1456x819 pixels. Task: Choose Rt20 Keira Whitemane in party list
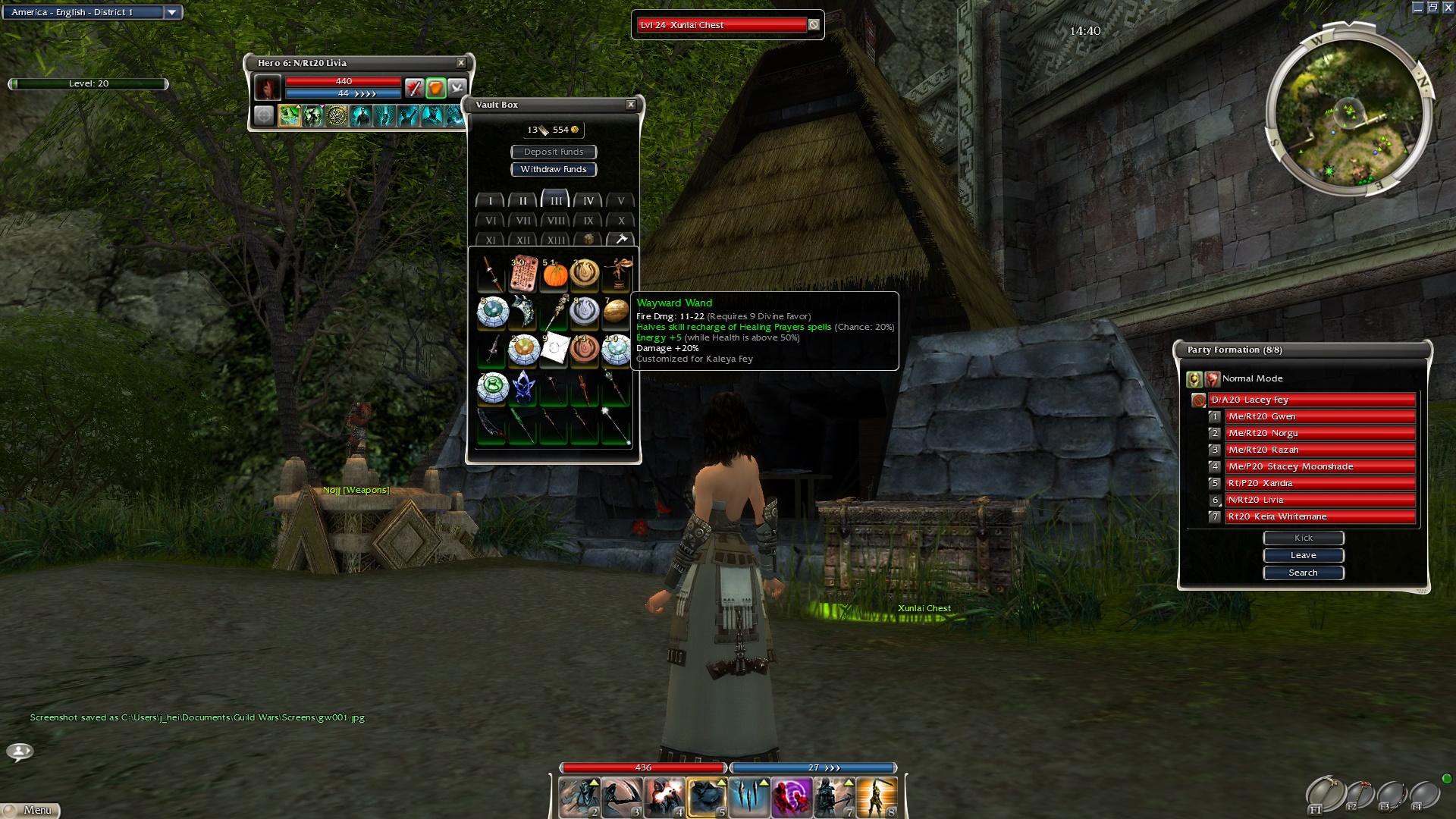click(x=1319, y=516)
